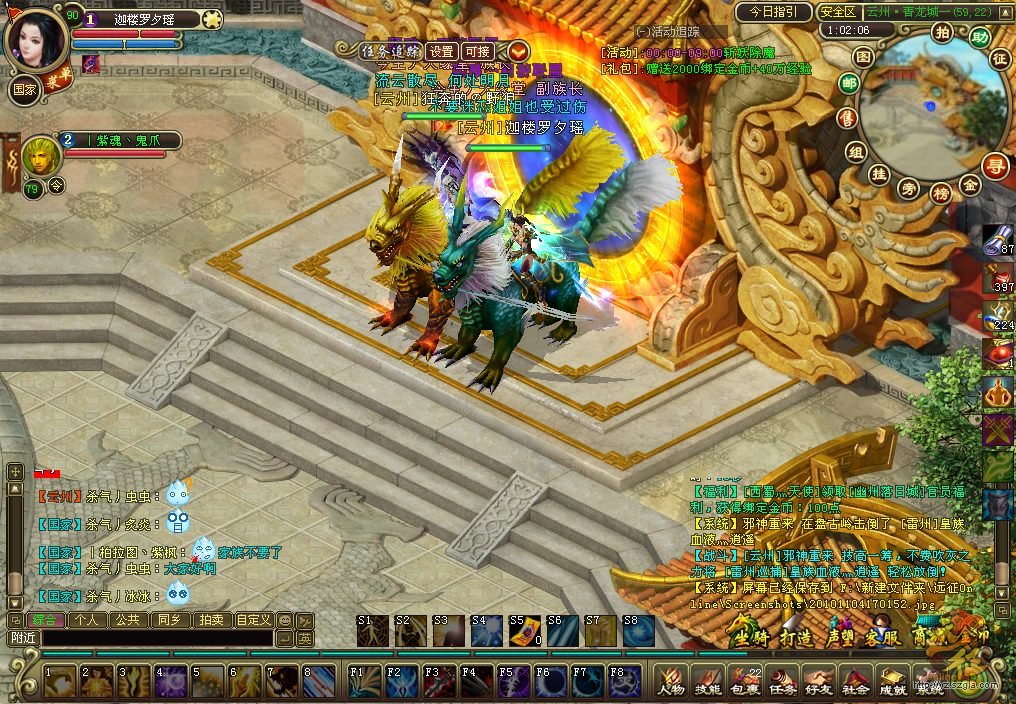Open the 图 world map button
The width and height of the screenshot is (1016, 704).
(863, 57)
